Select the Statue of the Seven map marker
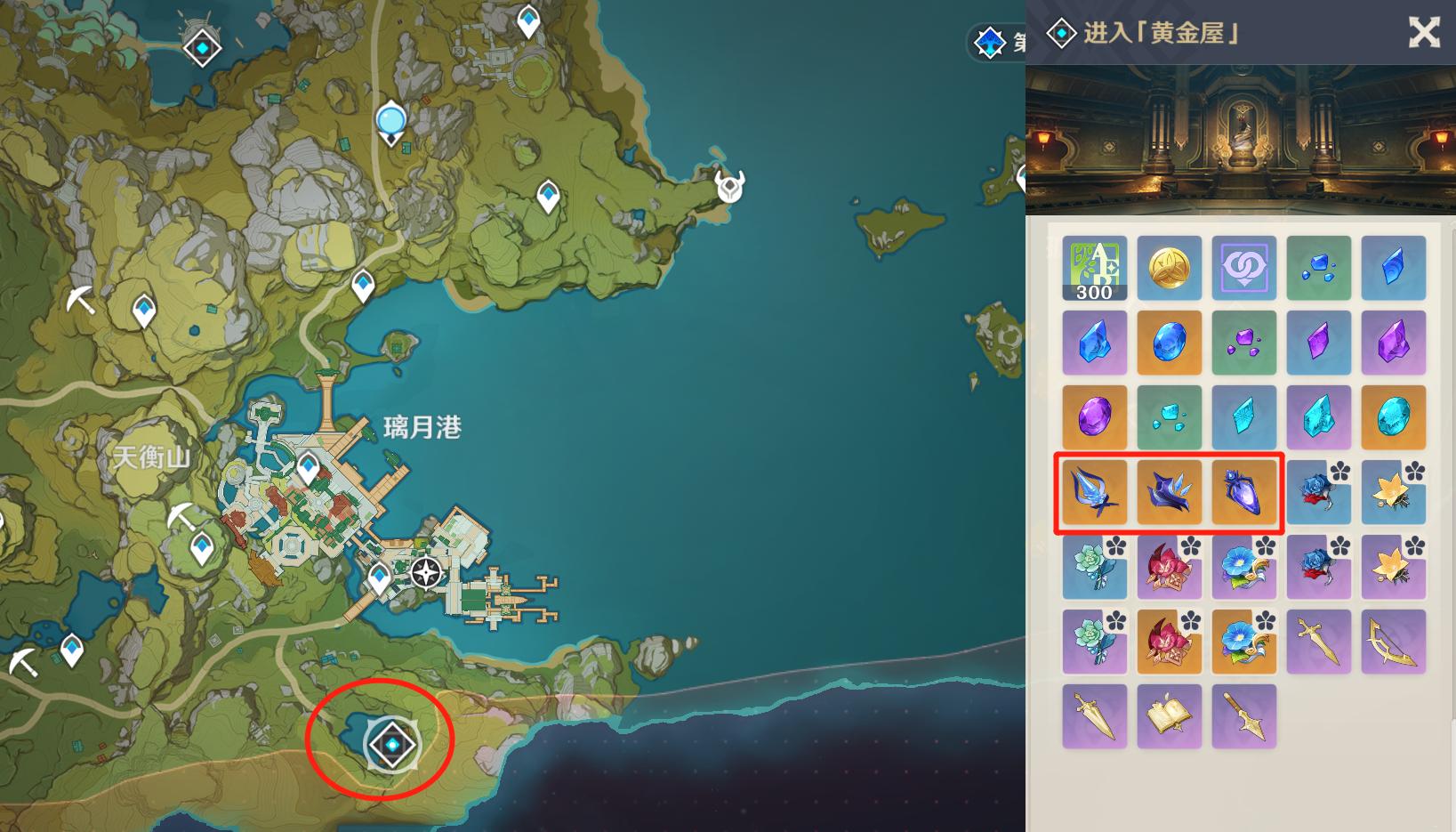 [390, 122]
